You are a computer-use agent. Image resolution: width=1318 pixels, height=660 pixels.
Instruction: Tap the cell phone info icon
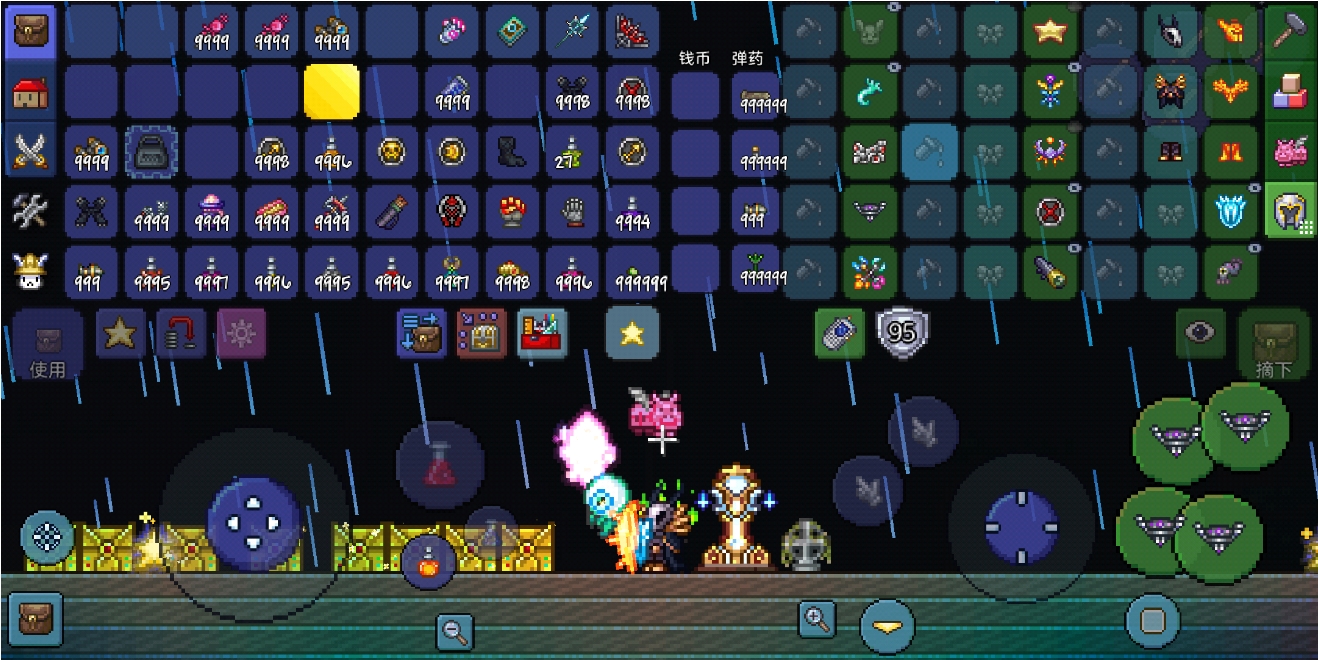click(841, 333)
